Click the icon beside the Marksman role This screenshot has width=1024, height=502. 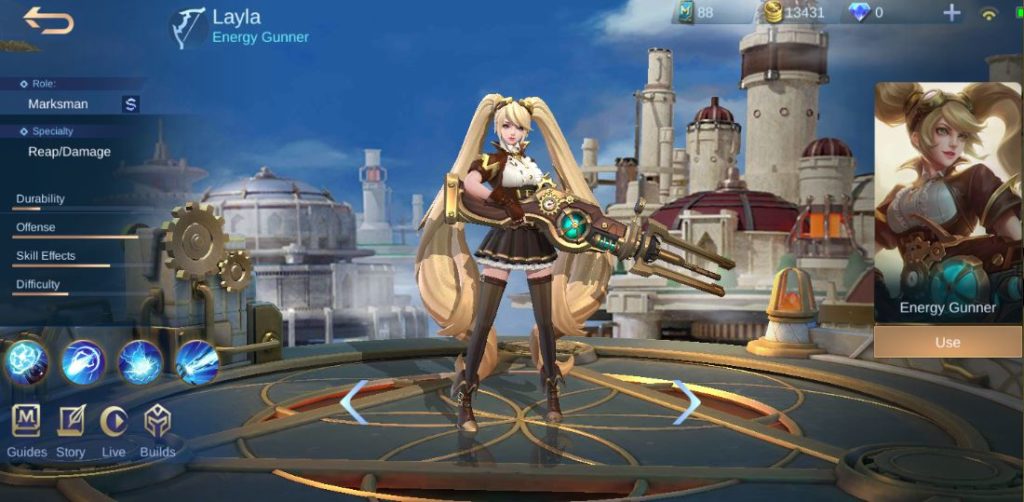pos(131,104)
